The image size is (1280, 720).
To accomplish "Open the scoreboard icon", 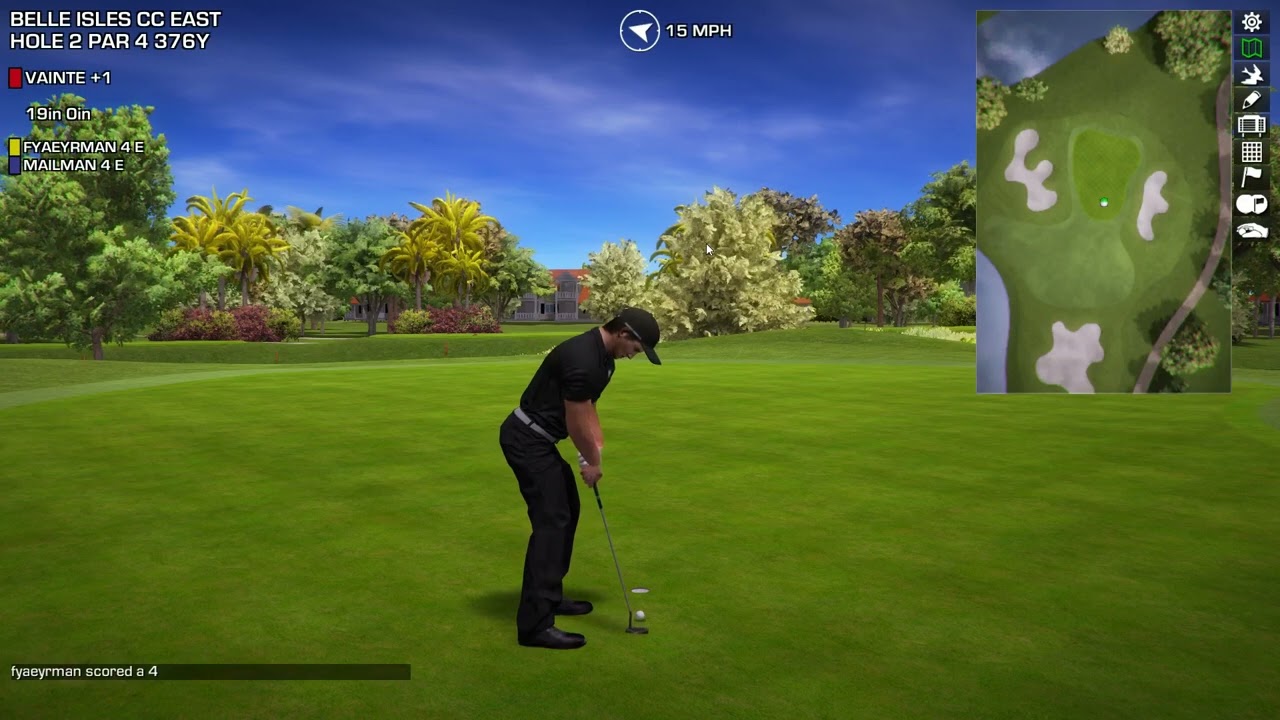I will 1252,126.
